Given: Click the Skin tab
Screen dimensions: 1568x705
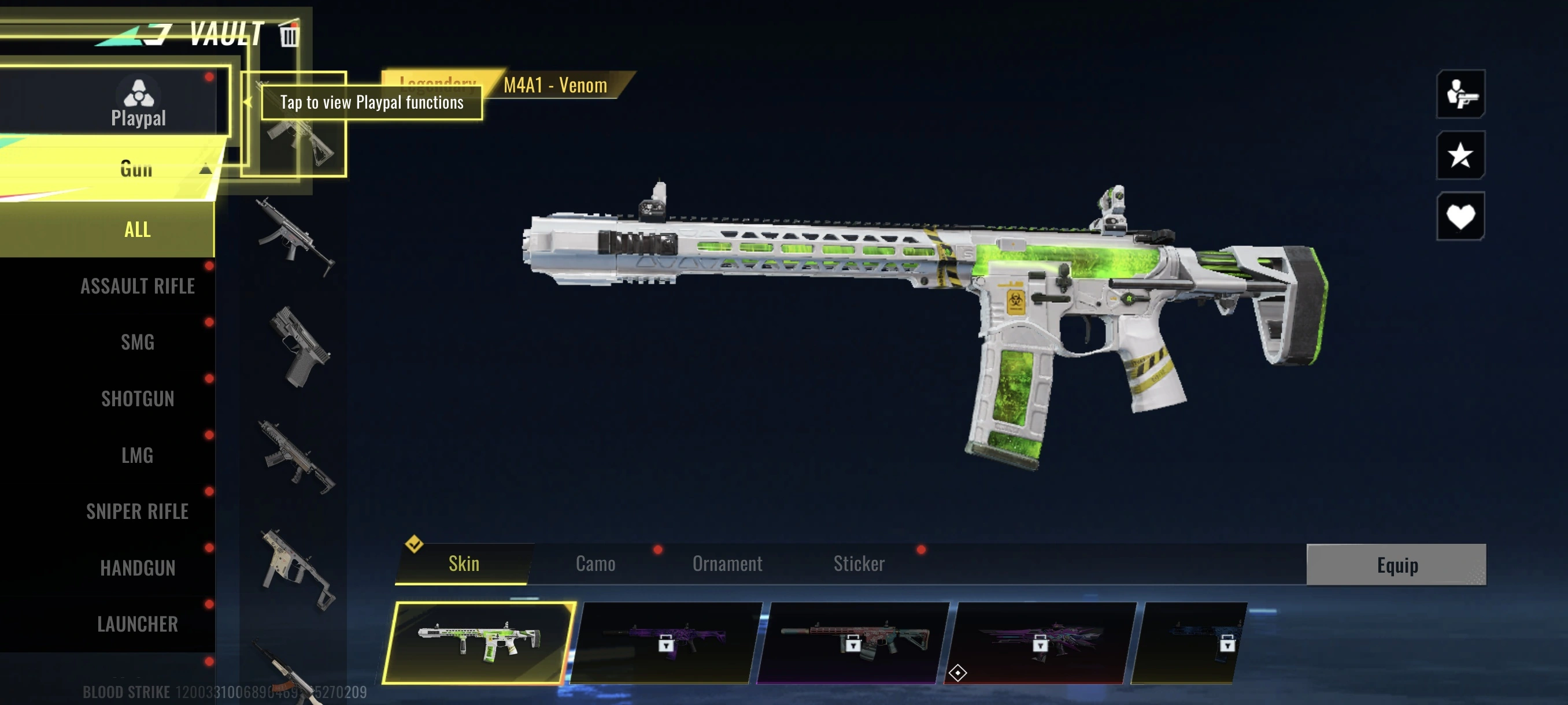Looking at the screenshot, I should pyautogui.click(x=464, y=564).
